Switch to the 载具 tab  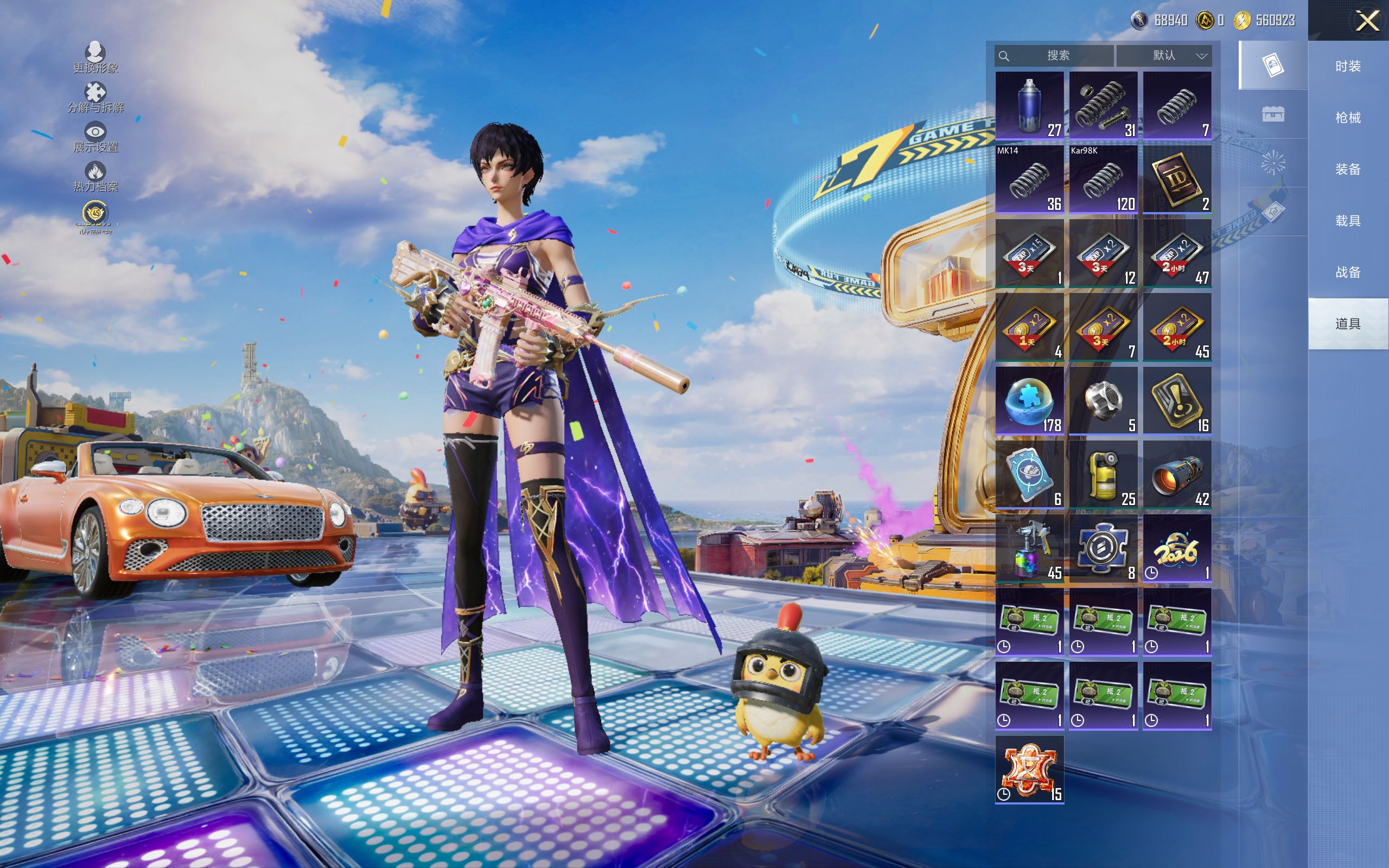click(x=1348, y=221)
